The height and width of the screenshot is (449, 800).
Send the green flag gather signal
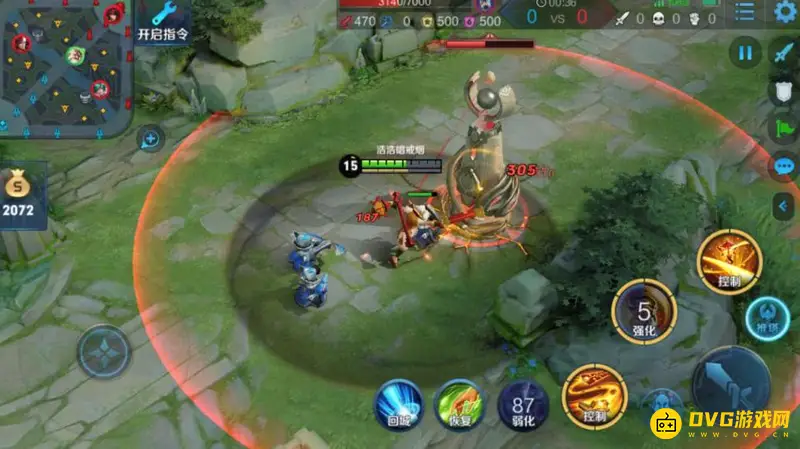(x=785, y=129)
